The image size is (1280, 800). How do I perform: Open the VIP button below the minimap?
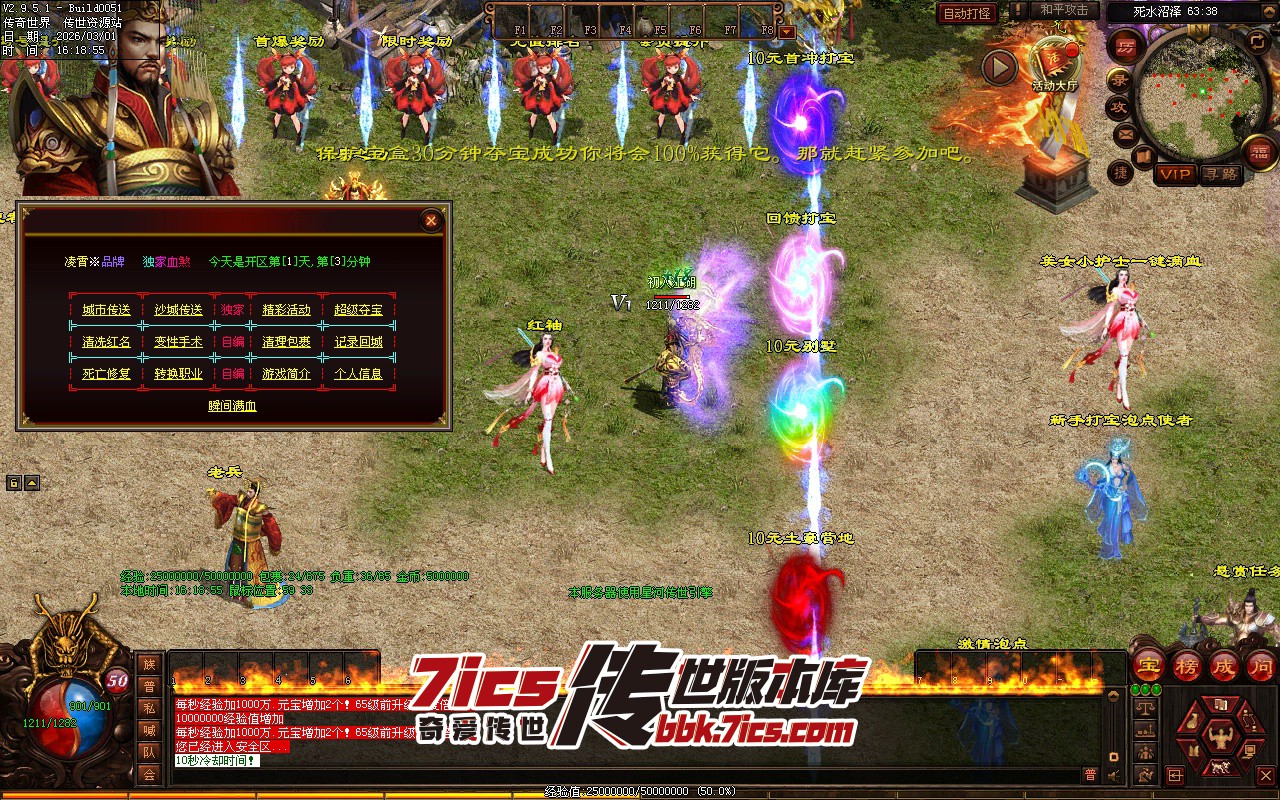[x=1175, y=174]
